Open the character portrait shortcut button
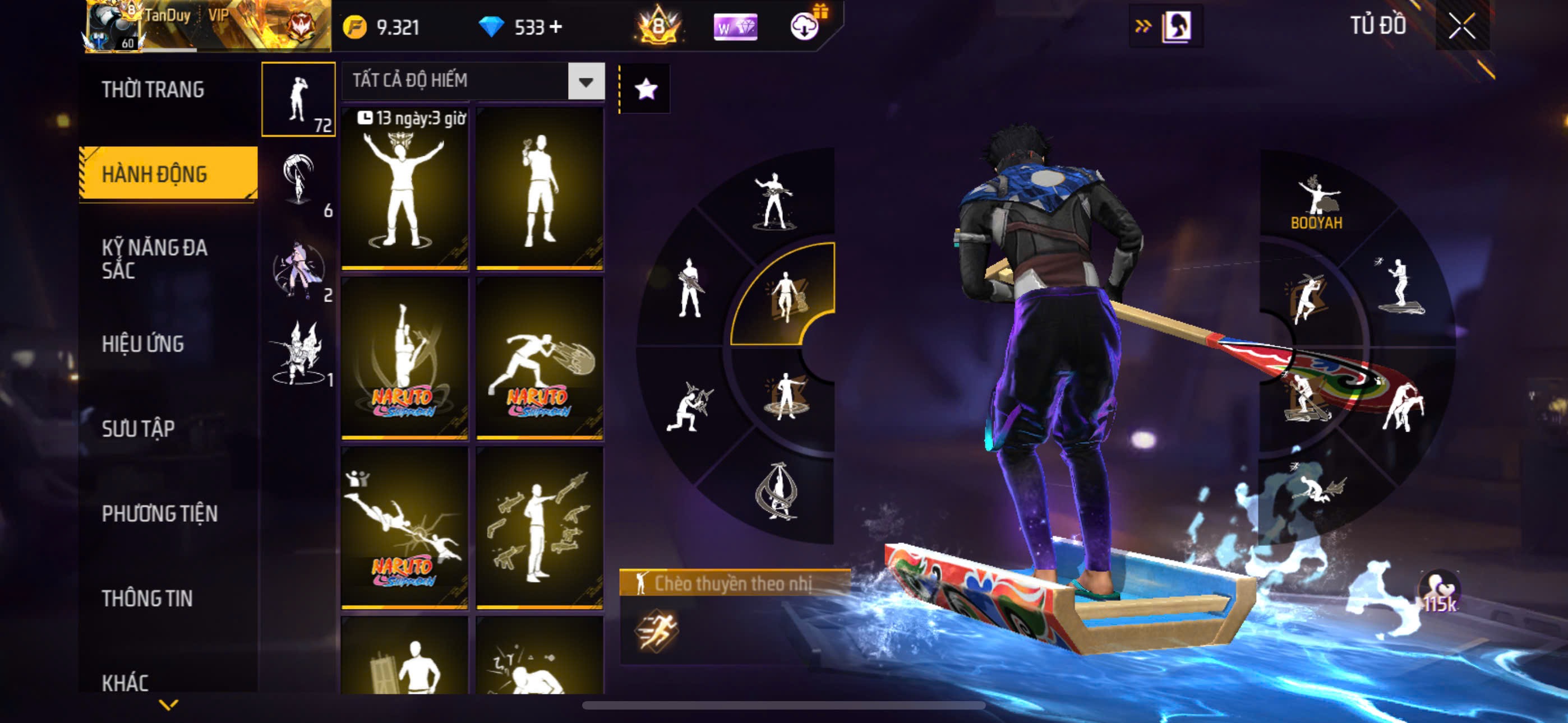The image size is (1568, 723). click(x=1175, y=26)
